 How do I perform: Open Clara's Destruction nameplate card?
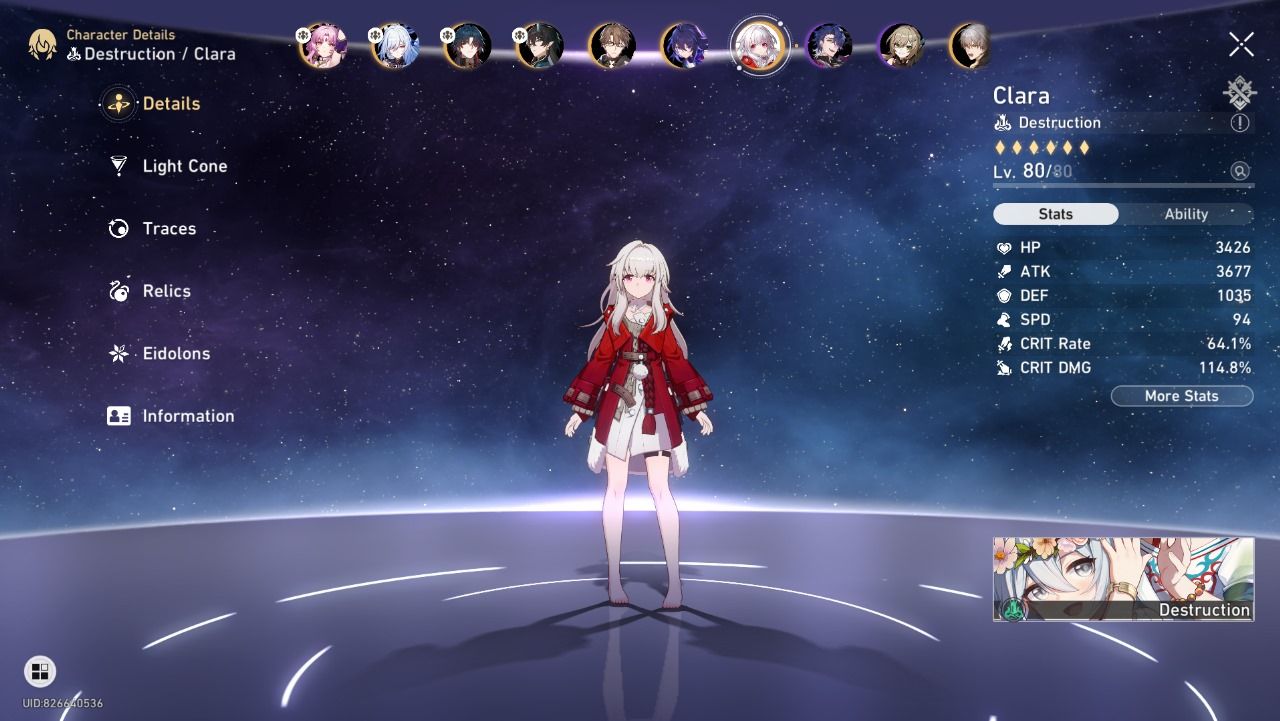pos(1122,578)
